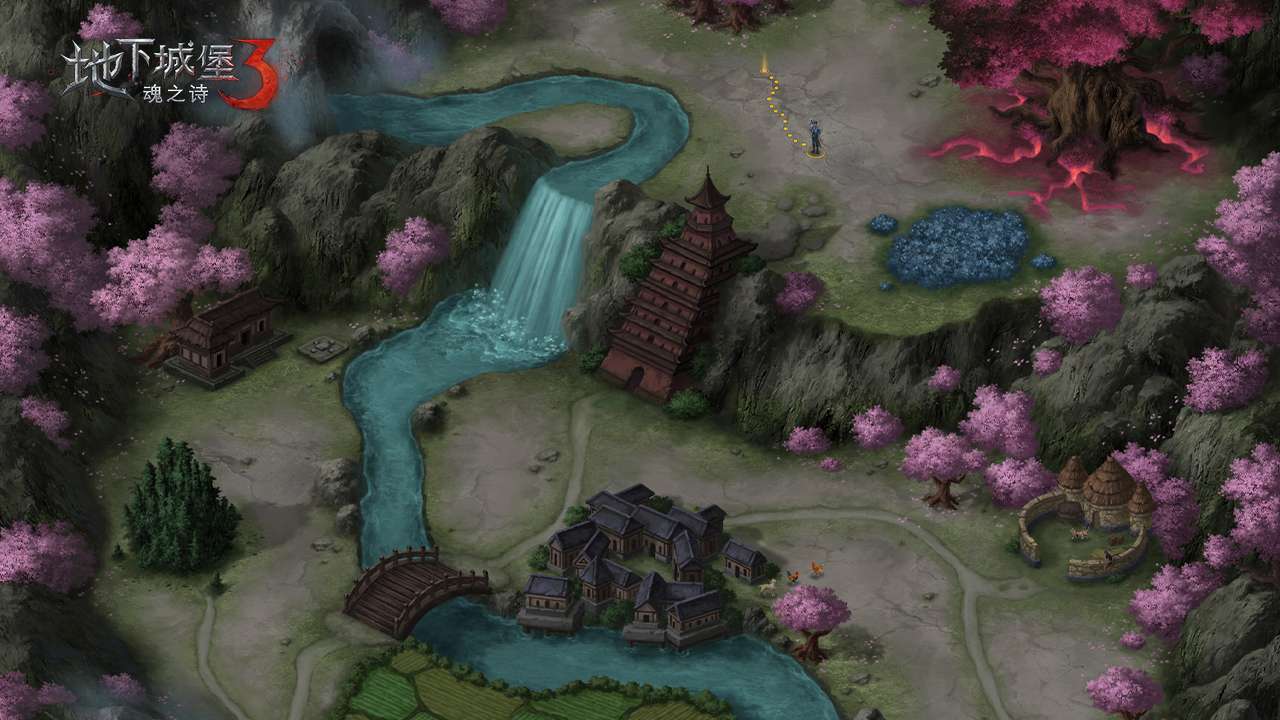Screen dimensions: 1280x720
Task: Select the hero with the yellow ring
Action: [x=815, y=138]
